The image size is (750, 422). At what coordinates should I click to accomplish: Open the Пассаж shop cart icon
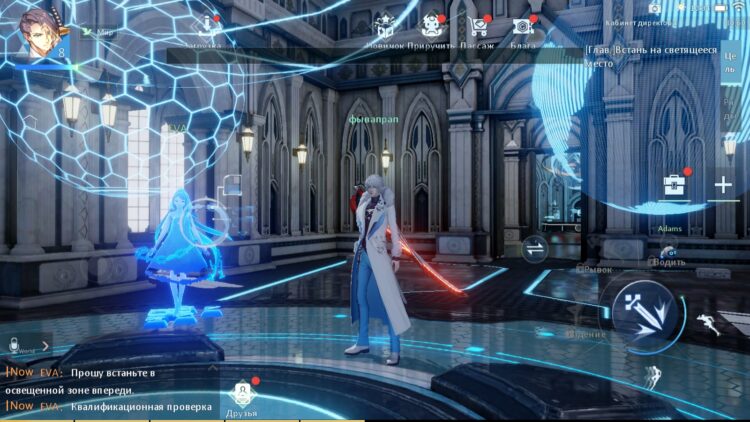(x=477, y=29)
